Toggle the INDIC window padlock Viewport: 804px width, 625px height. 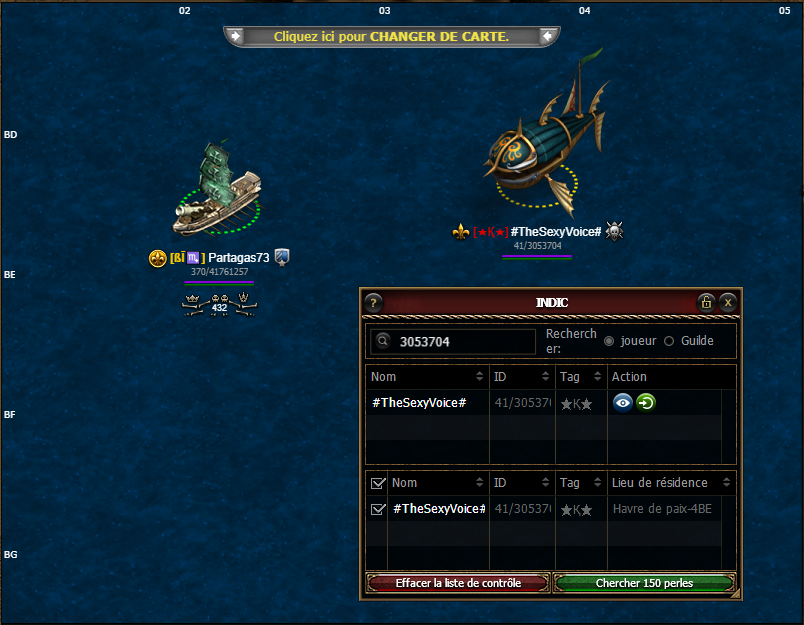click(706, 302)
